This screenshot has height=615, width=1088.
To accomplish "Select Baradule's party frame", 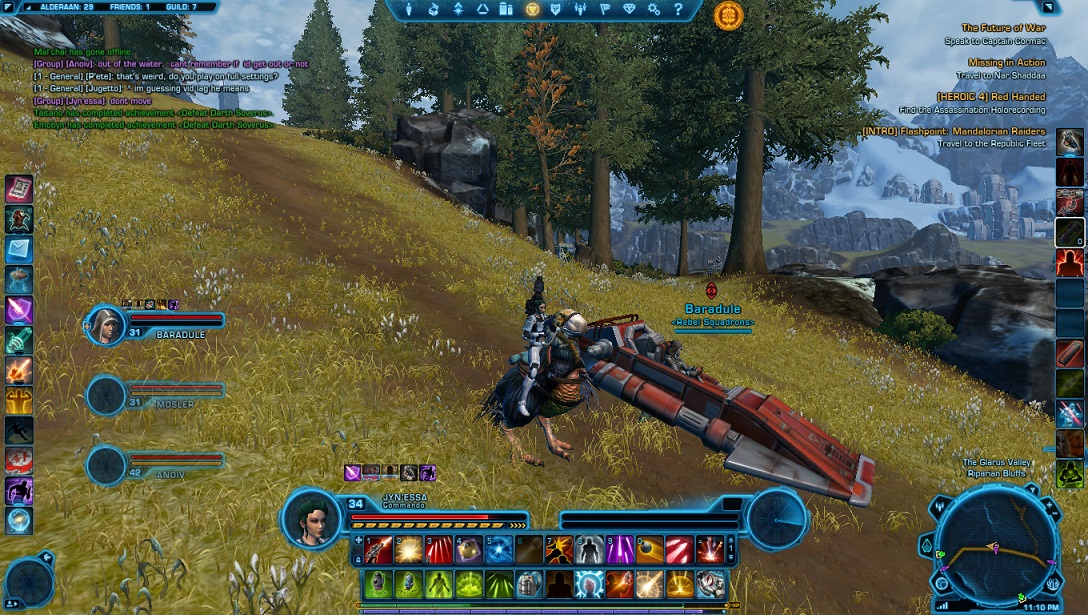I will click(x=160, y=324).
